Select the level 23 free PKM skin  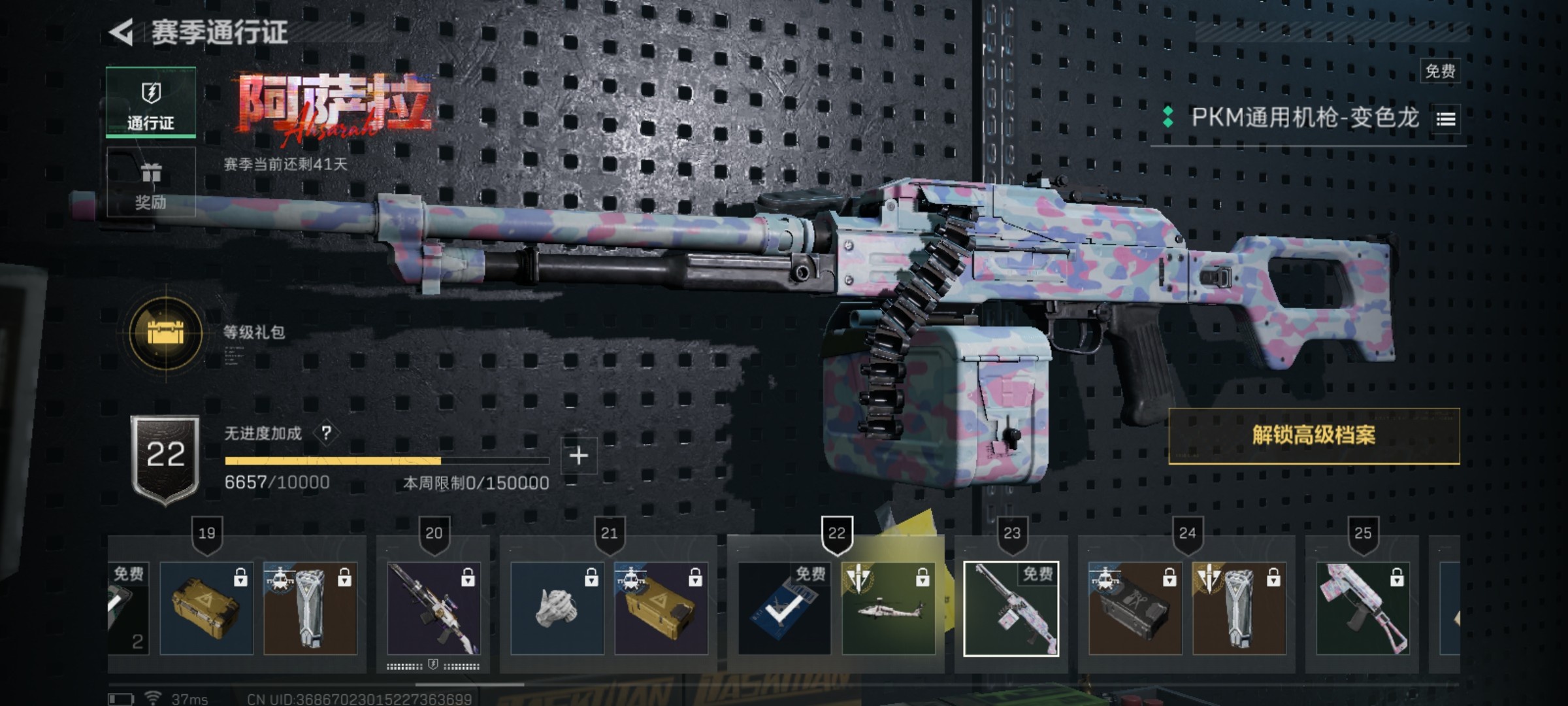click(x=1011, y=608)
